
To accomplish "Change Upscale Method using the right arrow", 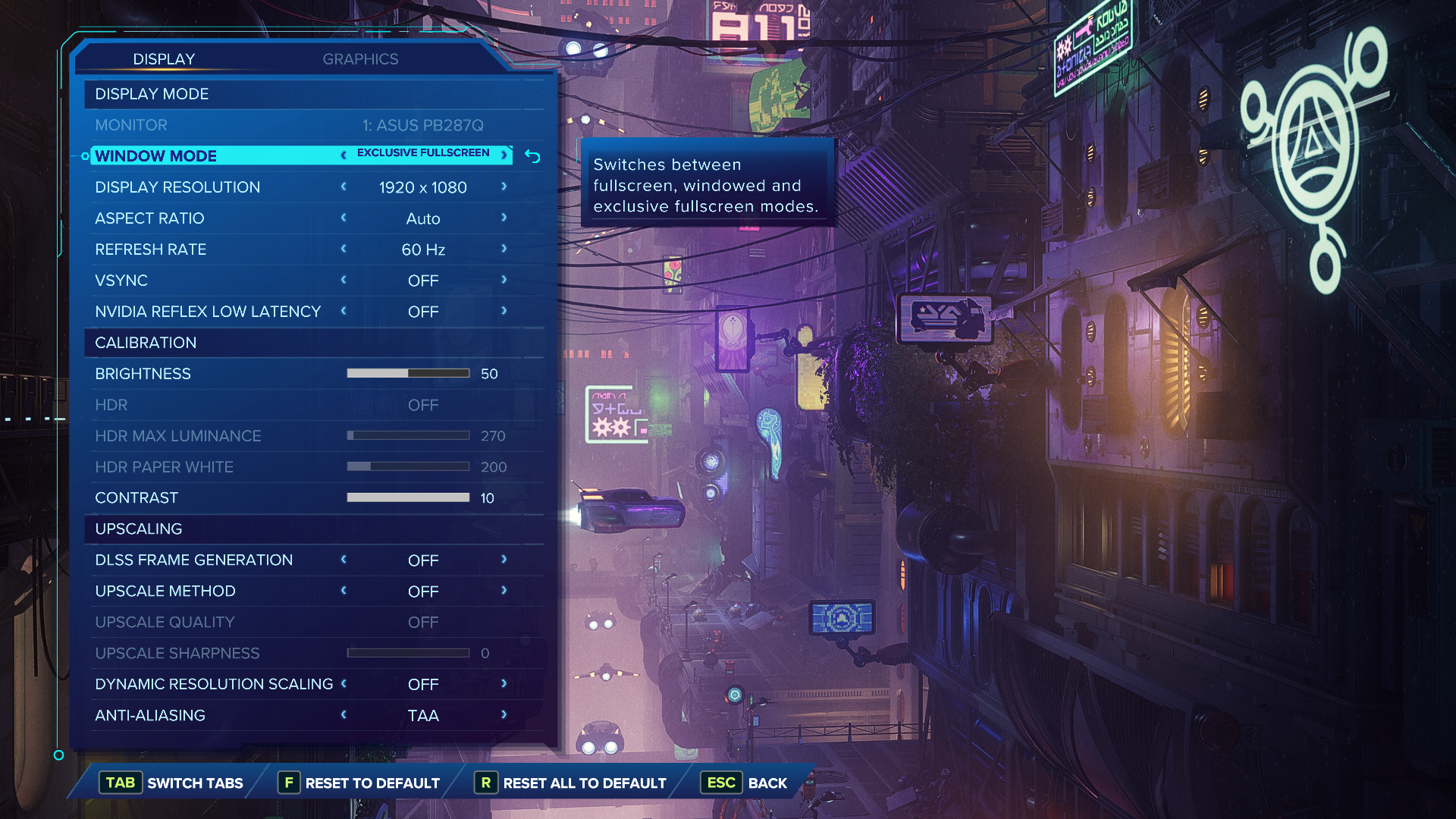I will click(504, 591).
